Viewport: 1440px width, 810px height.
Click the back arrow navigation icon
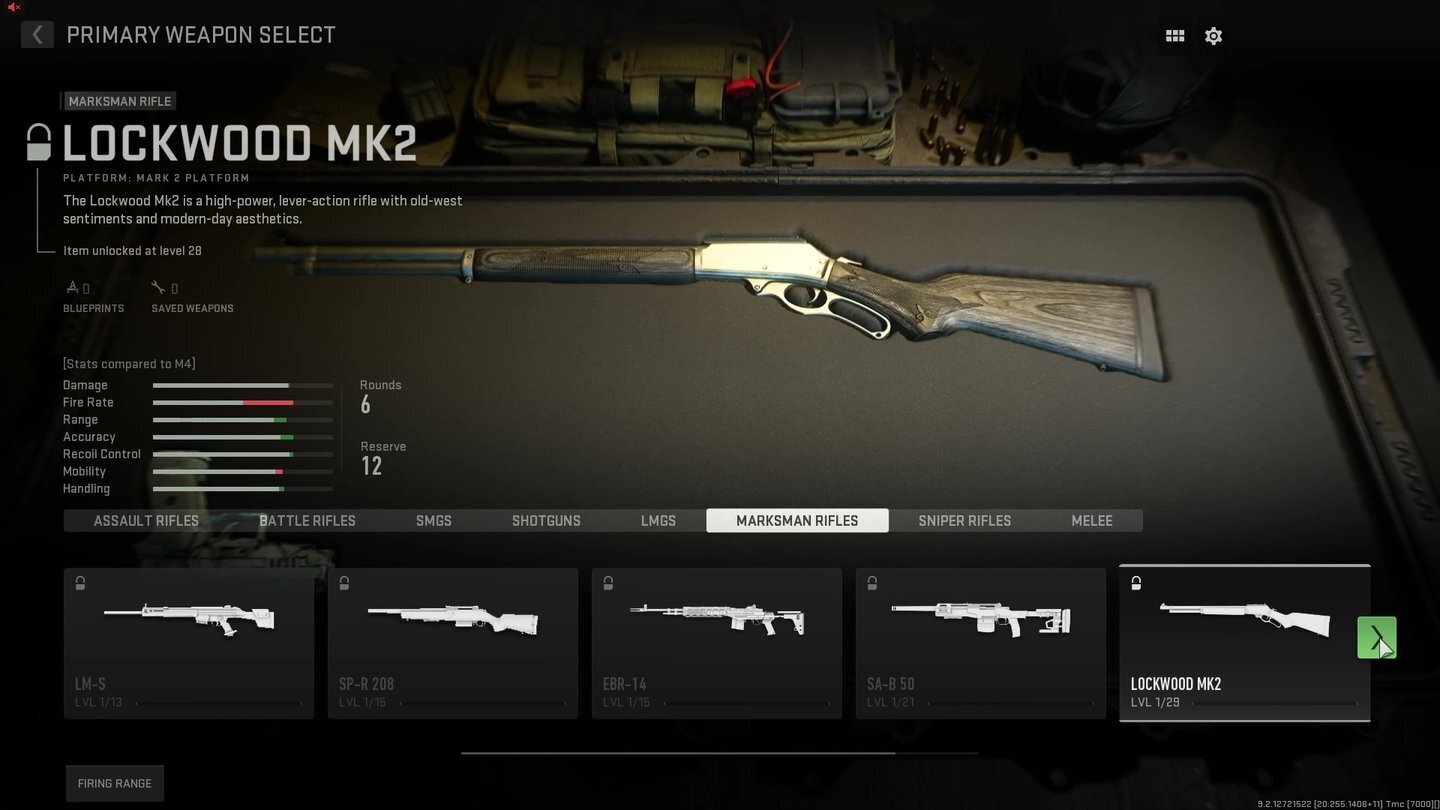pos(37,34)
